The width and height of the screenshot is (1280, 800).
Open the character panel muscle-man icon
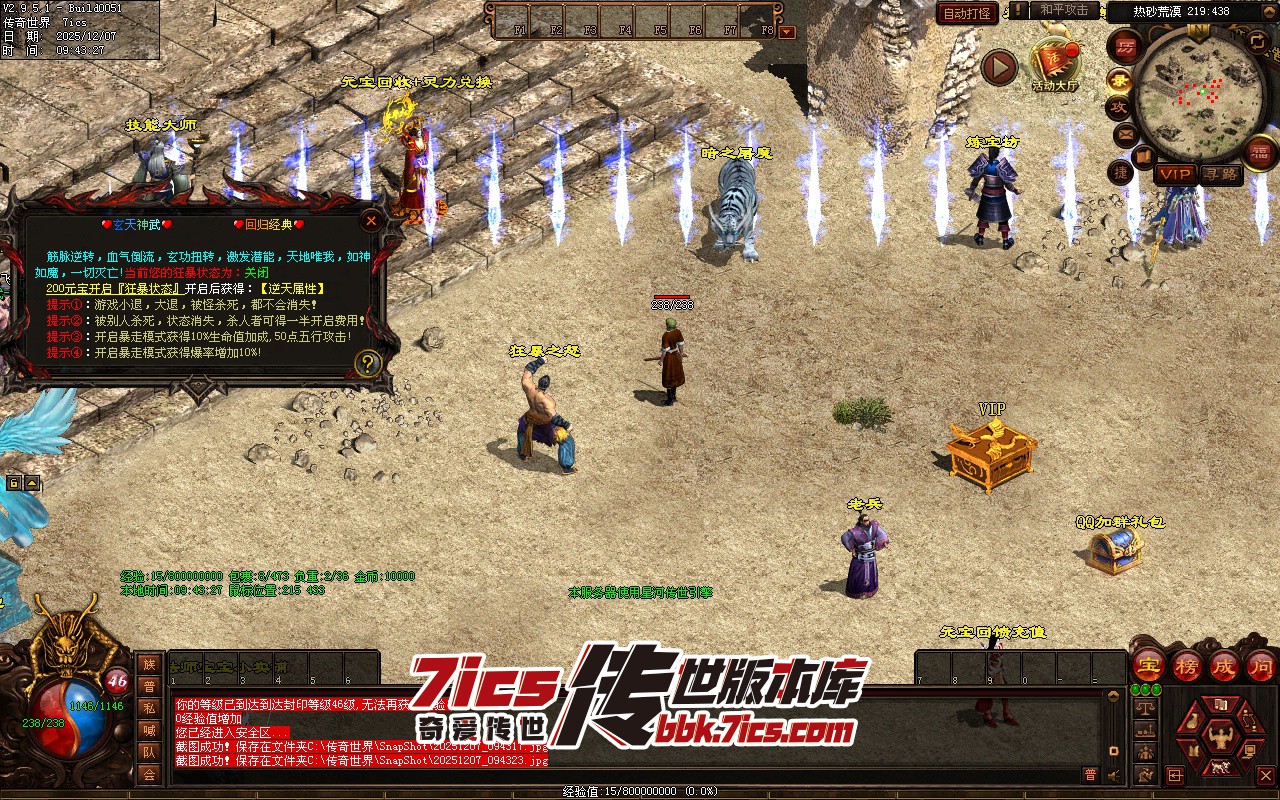(1219, 739)
